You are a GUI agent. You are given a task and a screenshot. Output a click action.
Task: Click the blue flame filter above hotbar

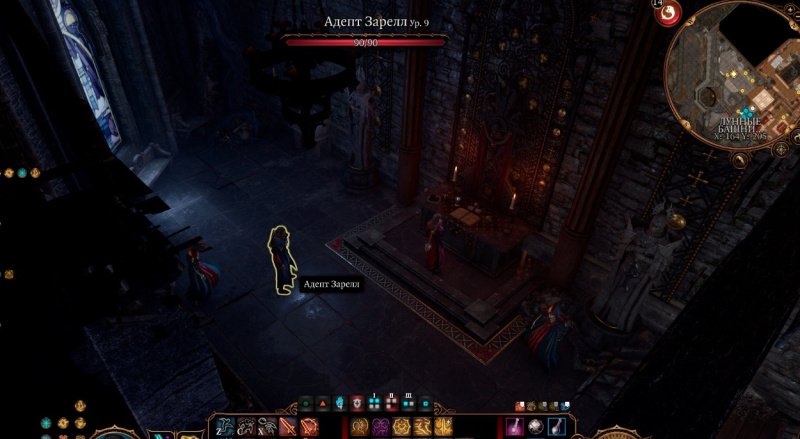pyautogui.click(x=340, y=404)
